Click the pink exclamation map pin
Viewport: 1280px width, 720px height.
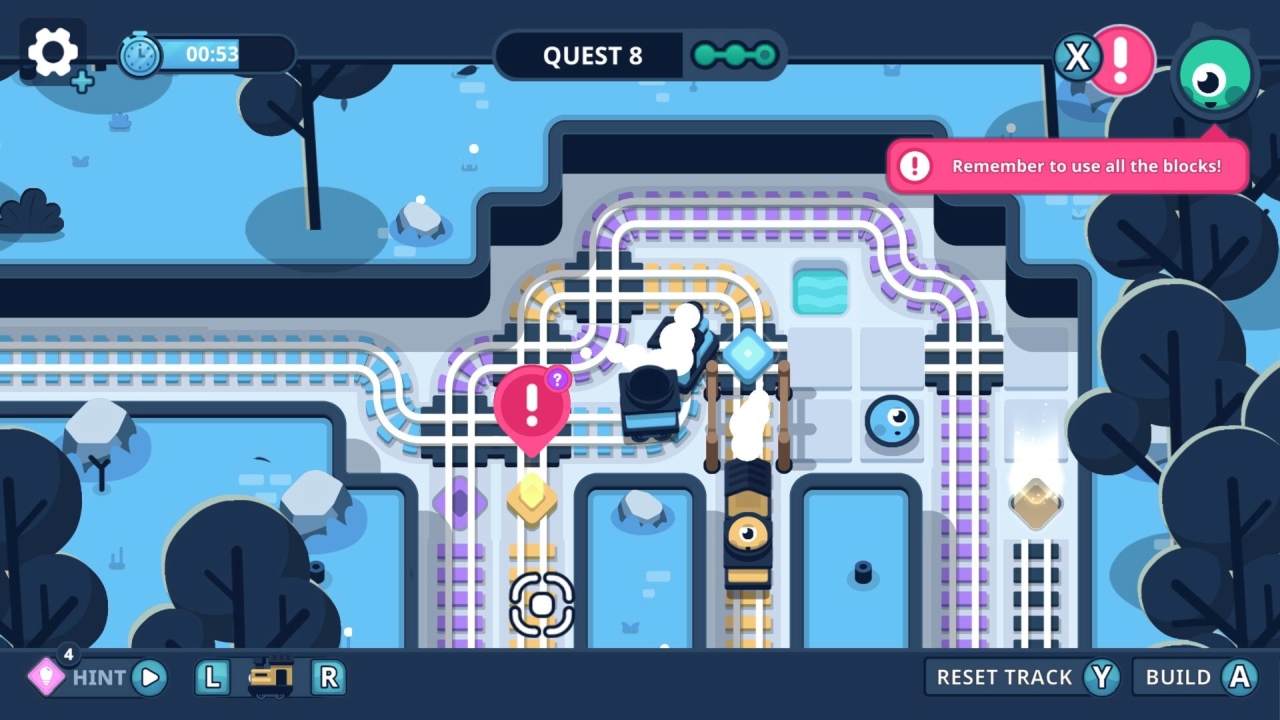tap(534, 404)
